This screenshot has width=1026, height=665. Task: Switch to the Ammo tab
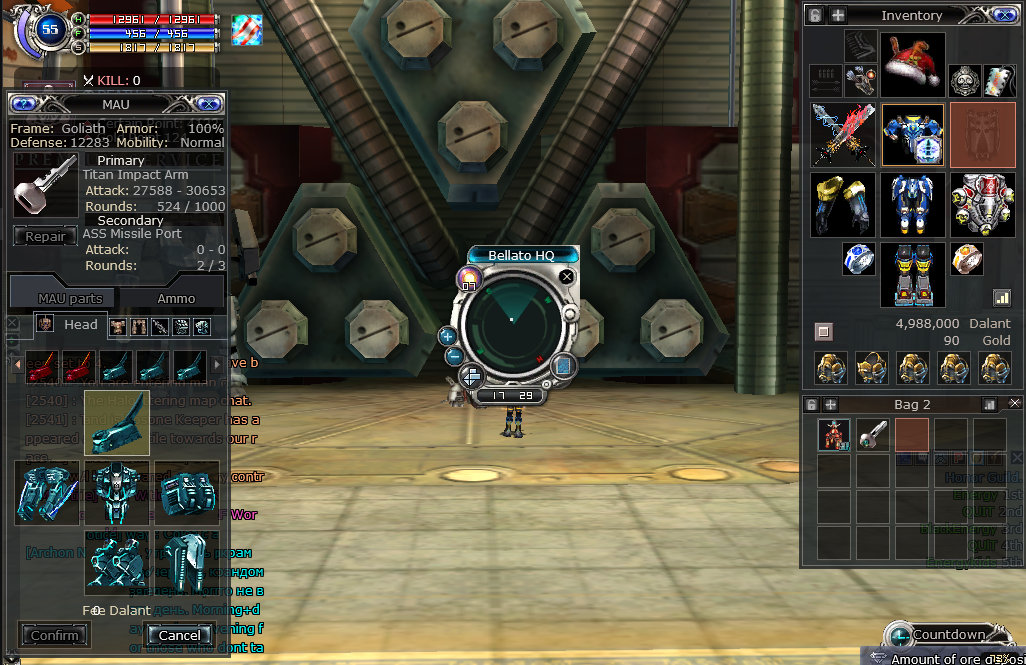tap(176, 298)
